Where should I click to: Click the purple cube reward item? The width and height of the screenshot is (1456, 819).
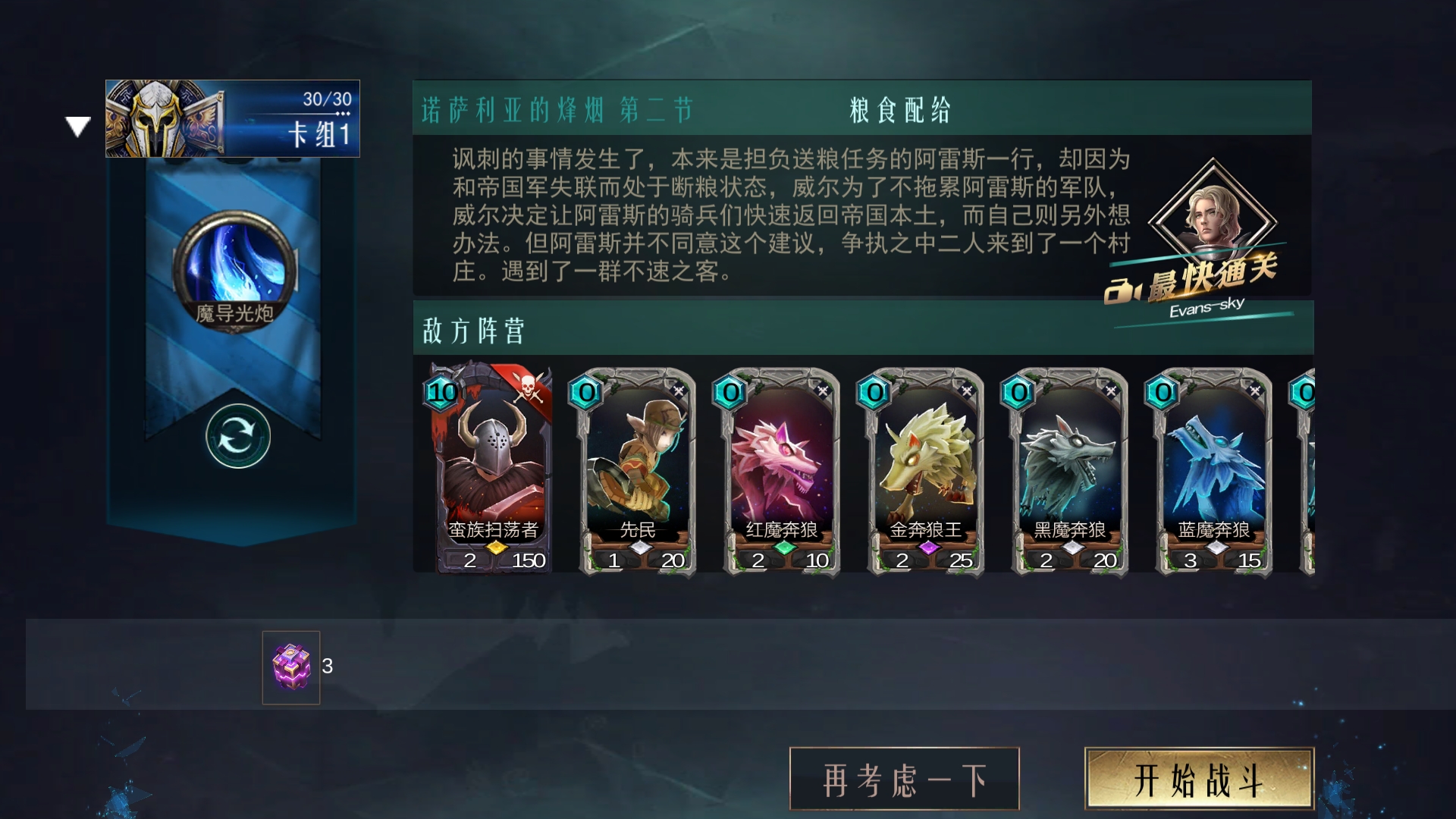(290, 667)
